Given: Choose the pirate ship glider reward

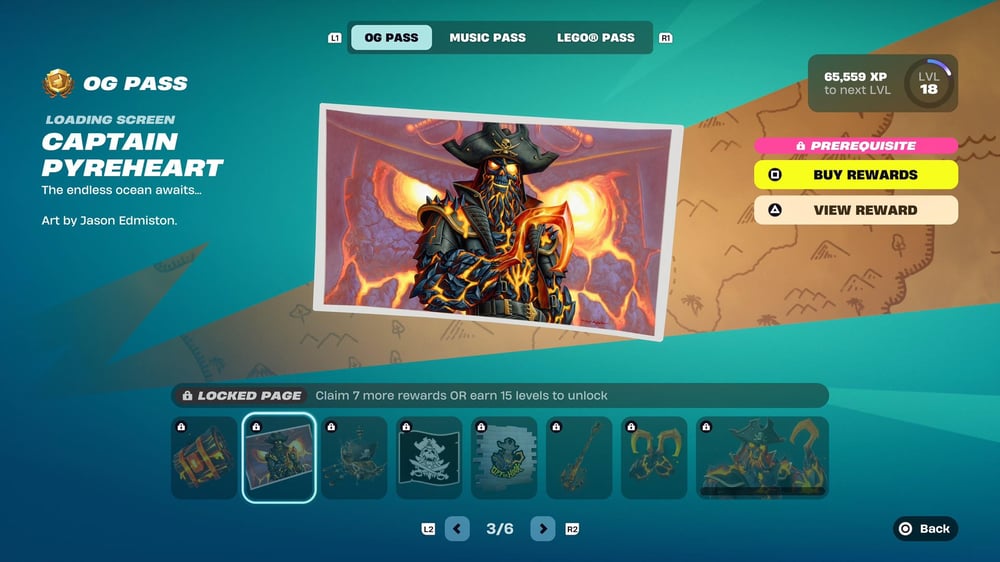Looking at the screenshot, I should (354, 458).
